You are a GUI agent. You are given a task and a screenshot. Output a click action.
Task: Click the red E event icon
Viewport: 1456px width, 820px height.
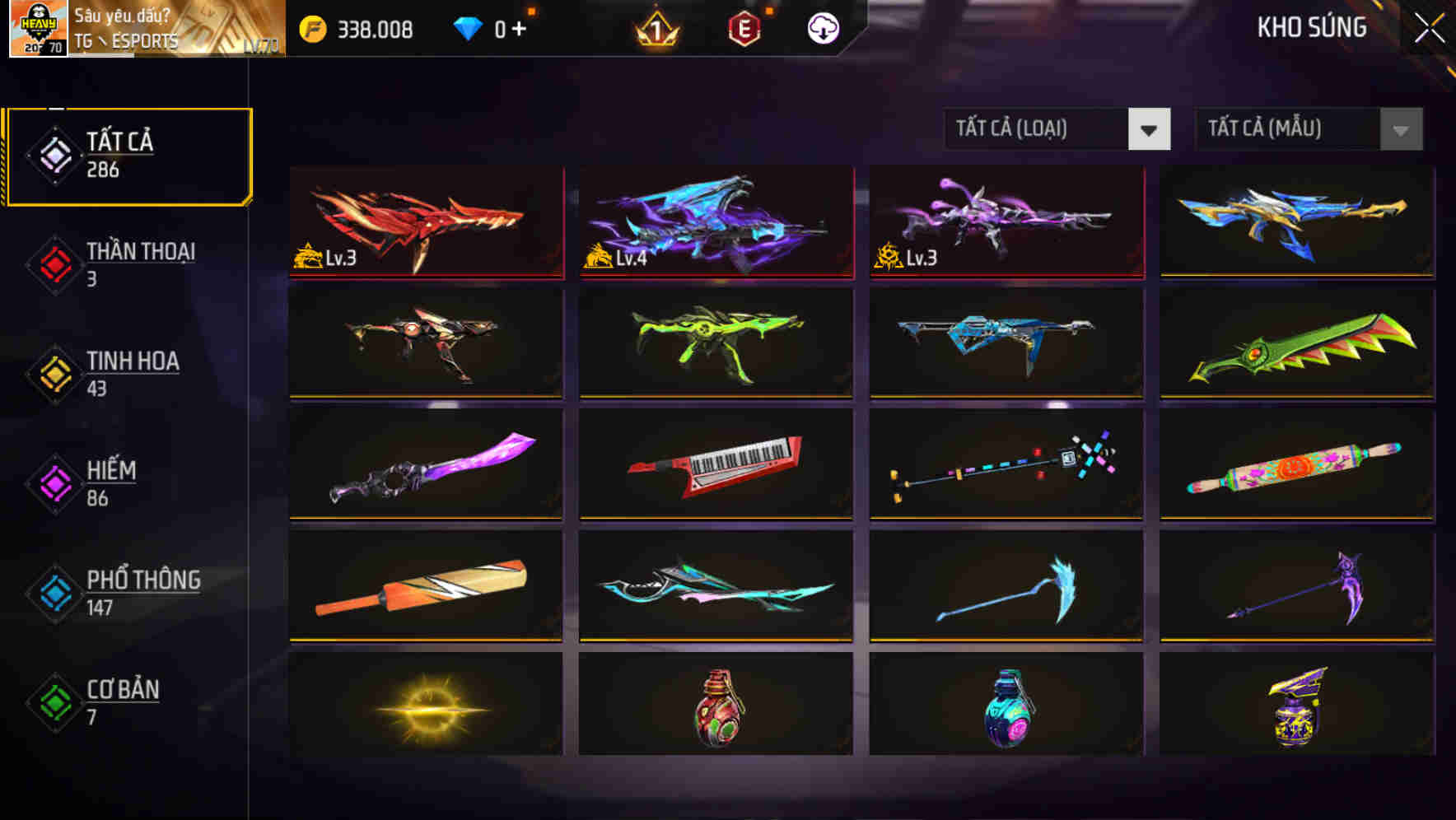[x=745, y=27]
